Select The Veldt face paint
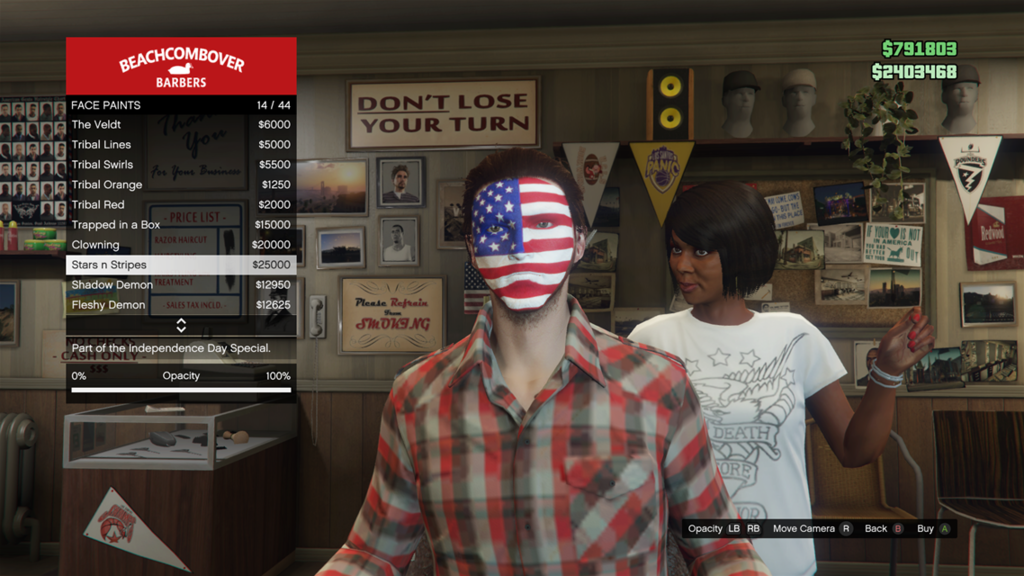 181,125
